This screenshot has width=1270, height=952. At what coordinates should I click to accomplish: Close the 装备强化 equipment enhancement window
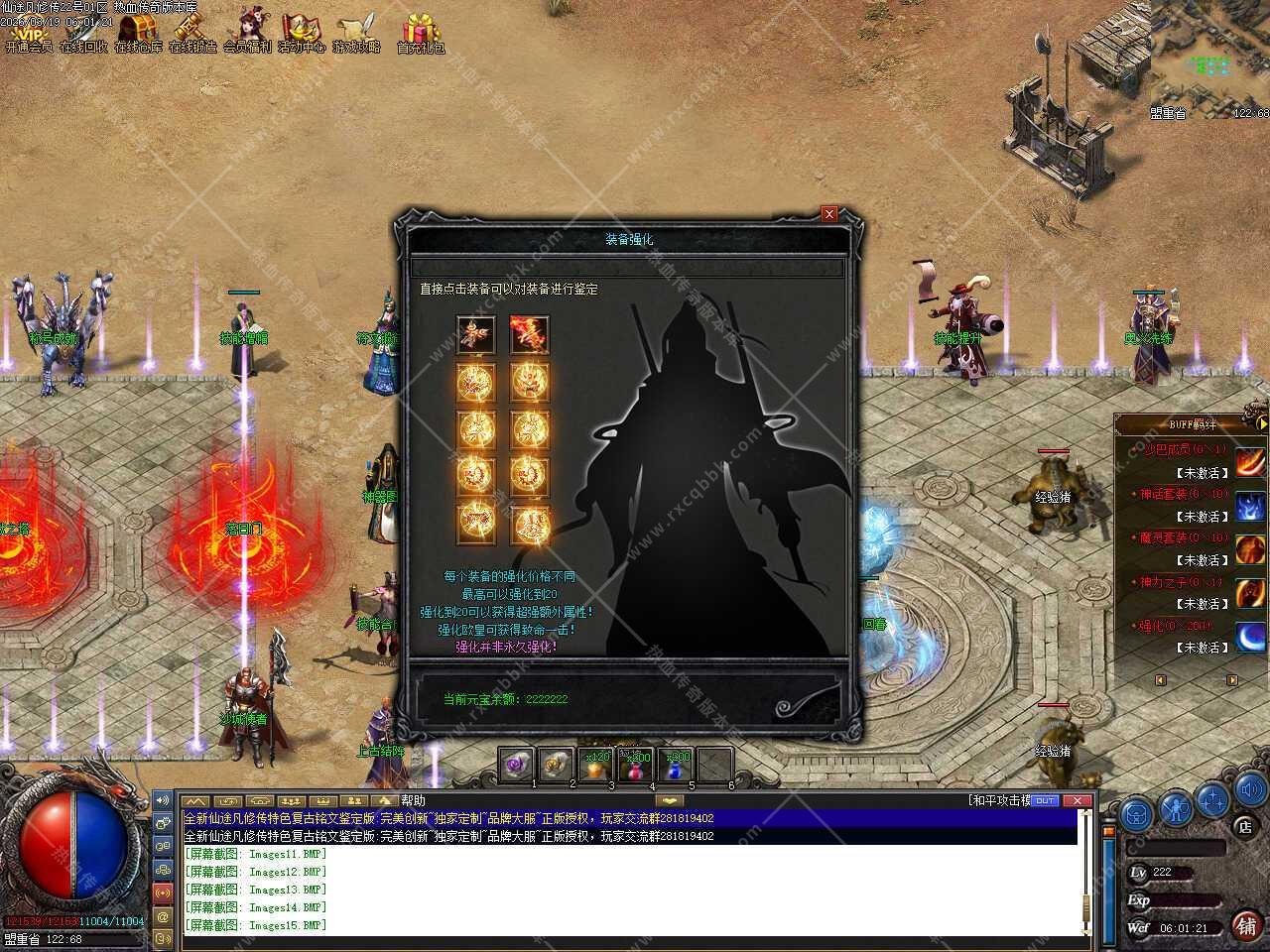point(829,214)
